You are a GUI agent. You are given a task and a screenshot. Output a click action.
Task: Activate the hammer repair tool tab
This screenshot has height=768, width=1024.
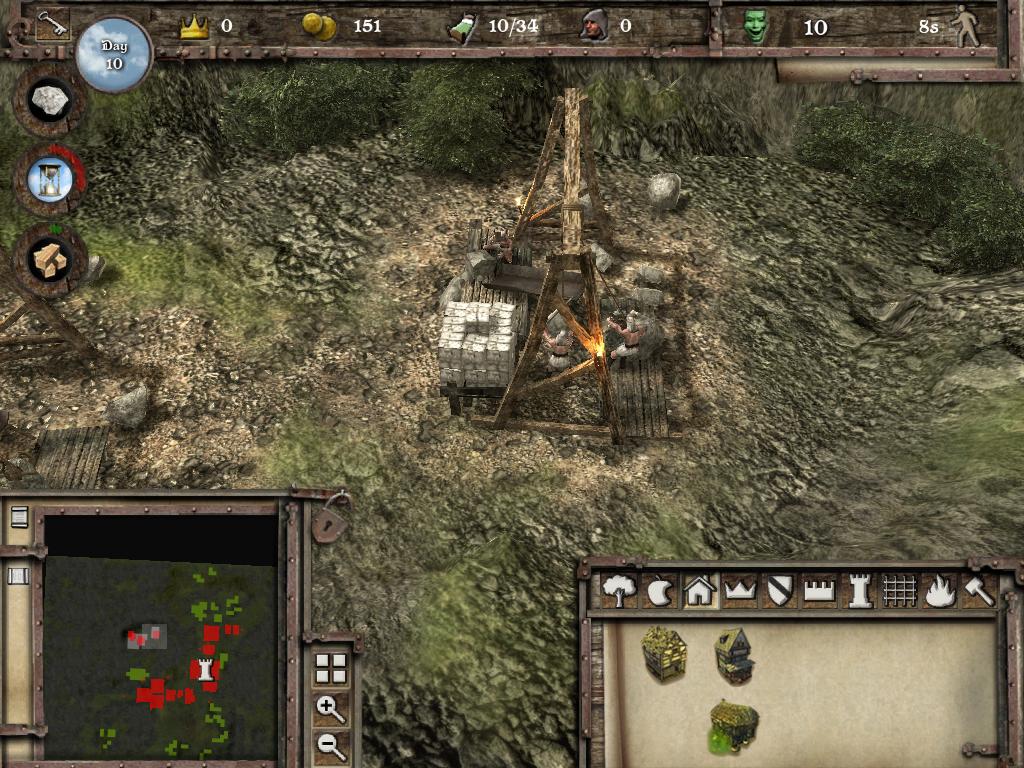(978, 591)
